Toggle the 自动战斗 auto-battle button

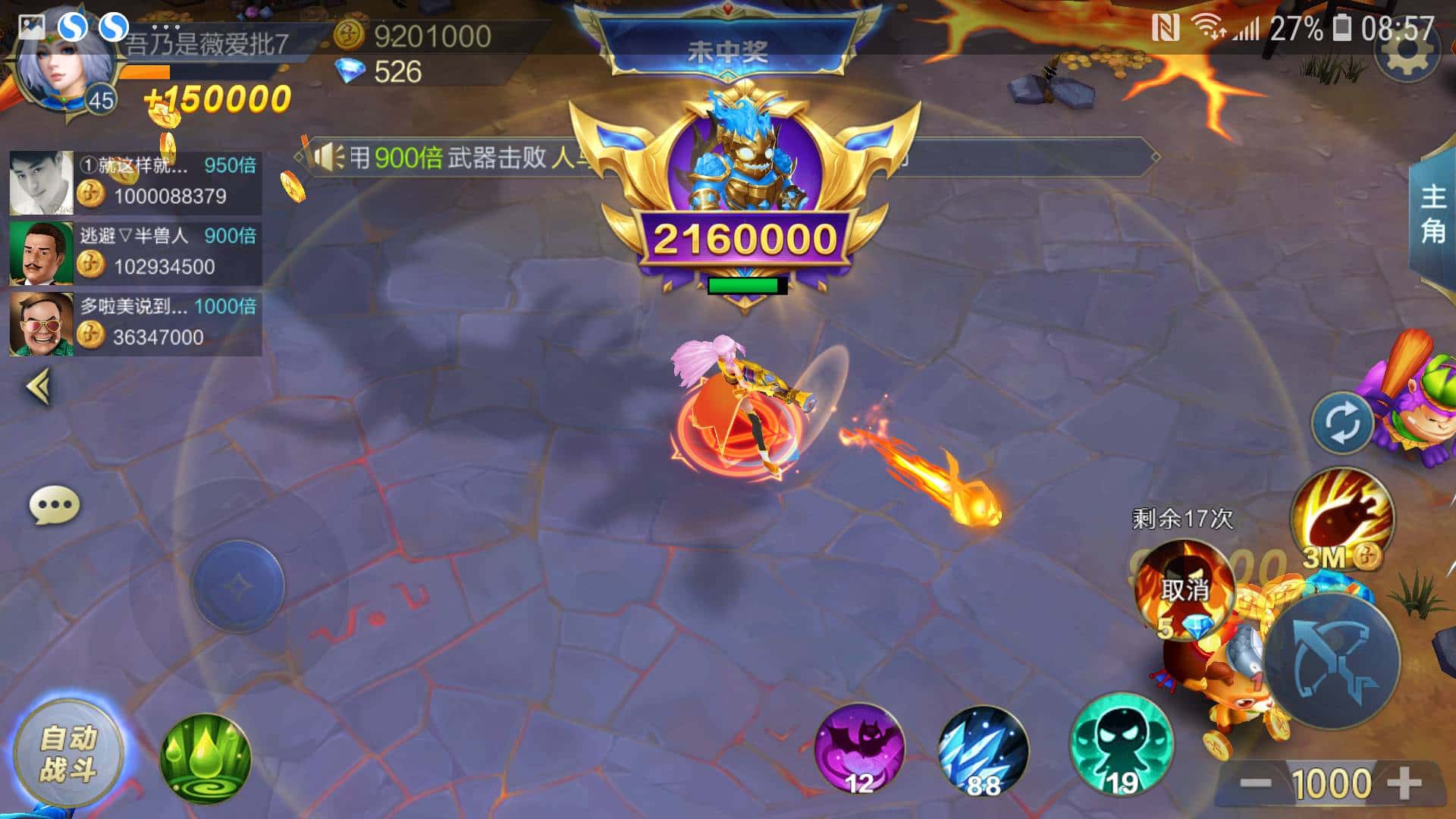tap(68, 753)
